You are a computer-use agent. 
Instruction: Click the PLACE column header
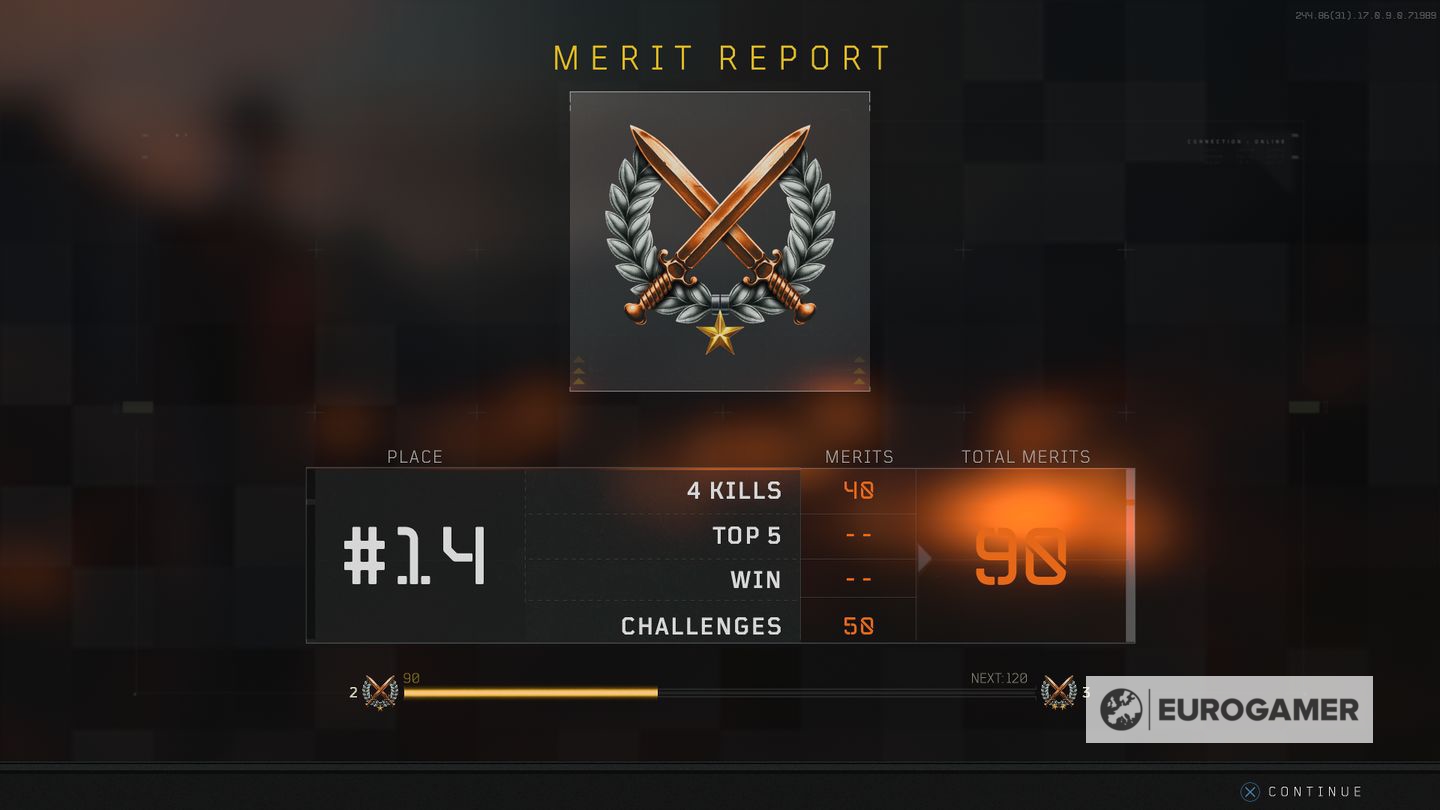414,456
